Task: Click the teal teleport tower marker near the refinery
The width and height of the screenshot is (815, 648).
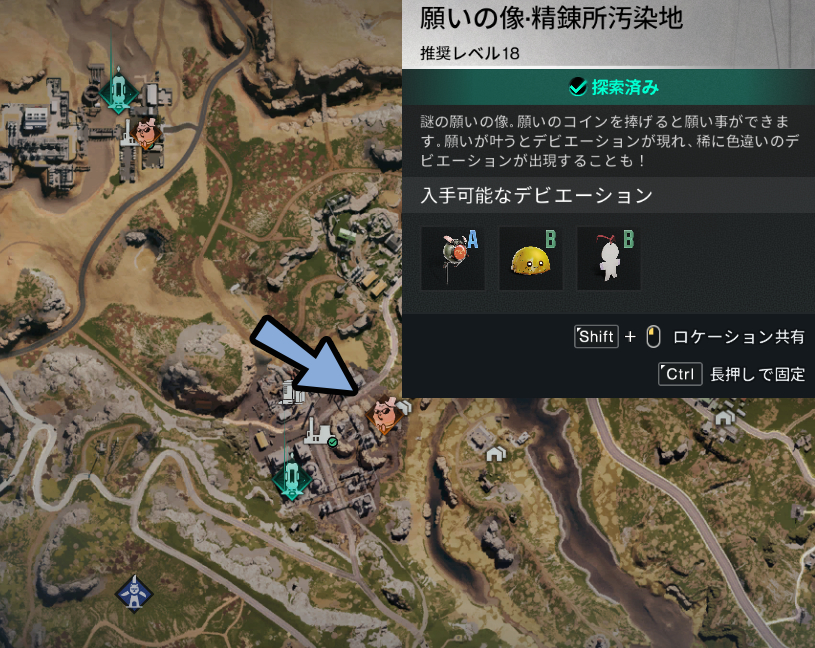Action: click(x=292, y=477)
